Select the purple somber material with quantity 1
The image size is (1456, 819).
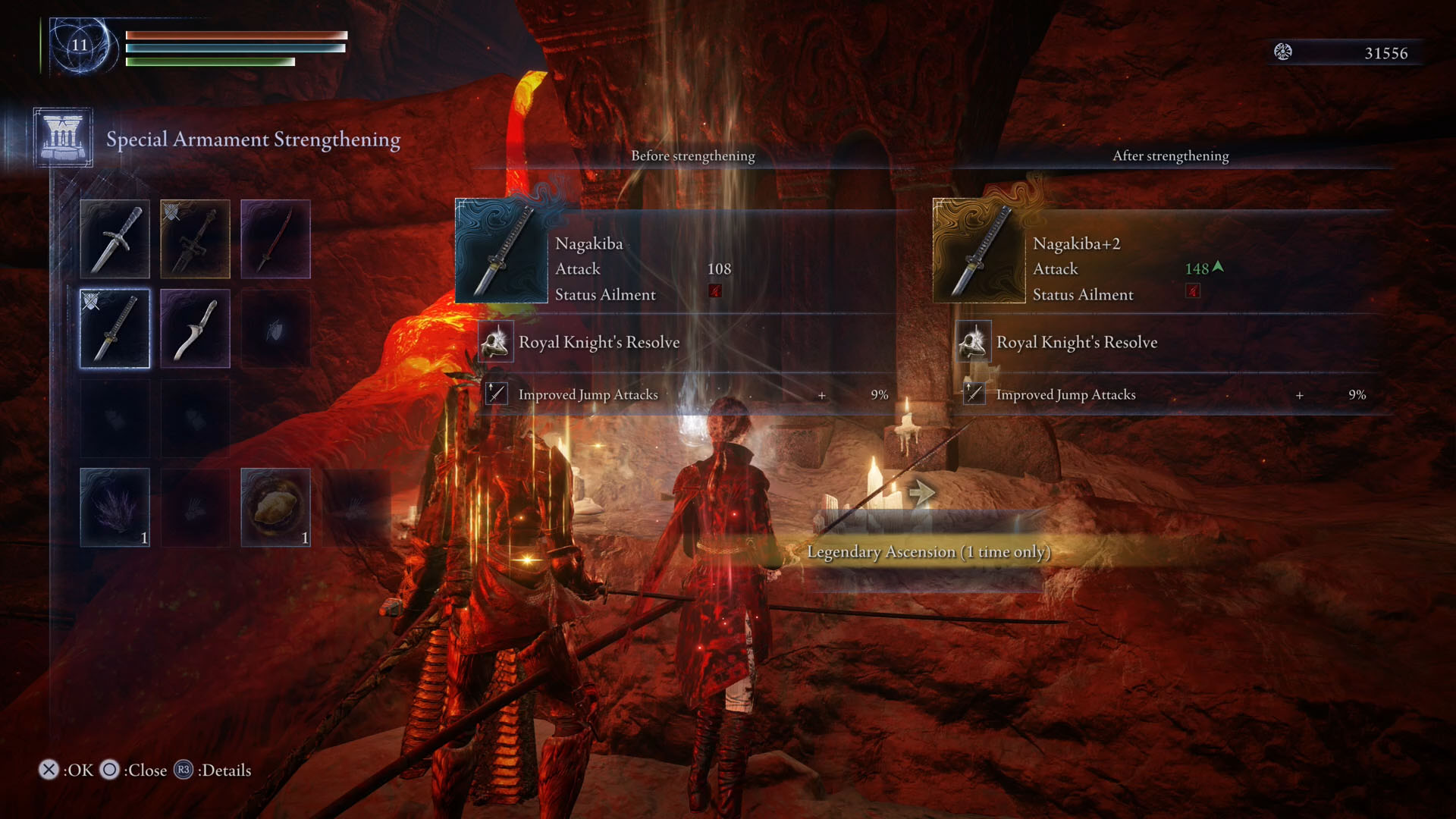(115, 507)
